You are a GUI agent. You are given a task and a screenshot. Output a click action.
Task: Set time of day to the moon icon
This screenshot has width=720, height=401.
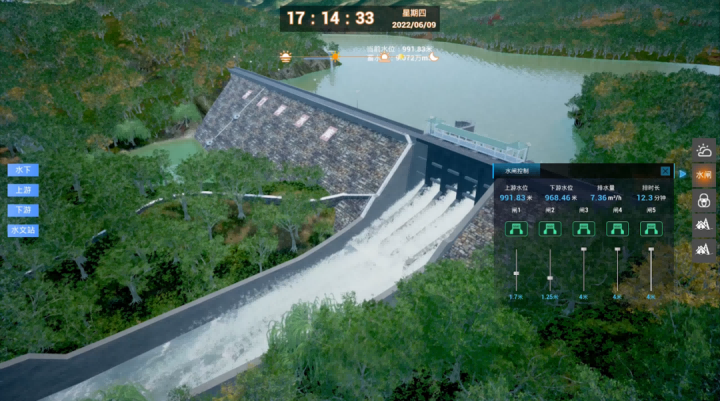433,58
